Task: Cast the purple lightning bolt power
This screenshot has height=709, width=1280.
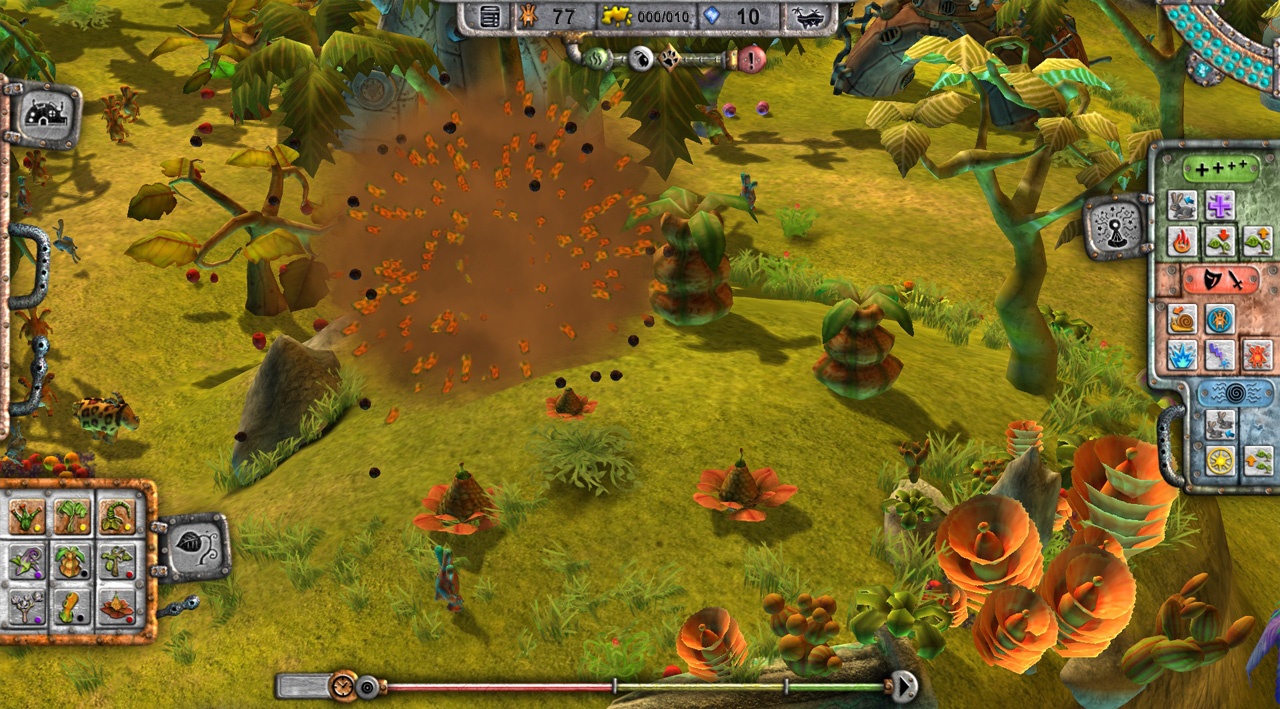Action: click(x=1219, y=354)
